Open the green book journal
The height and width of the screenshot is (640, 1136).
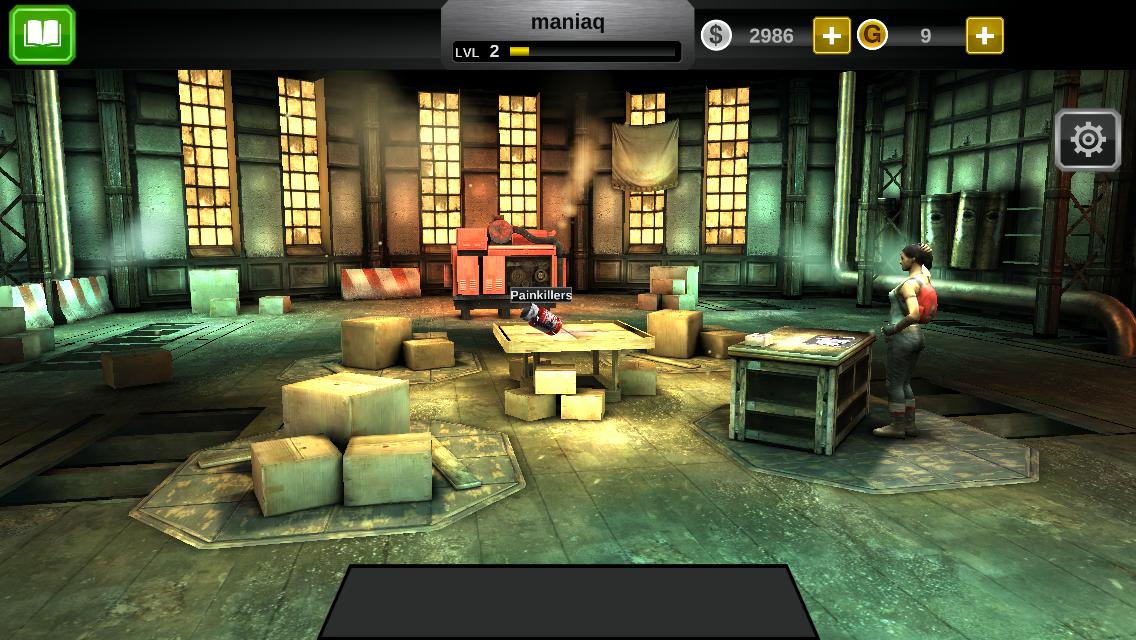pyautogui.click(x=42, y=35)
